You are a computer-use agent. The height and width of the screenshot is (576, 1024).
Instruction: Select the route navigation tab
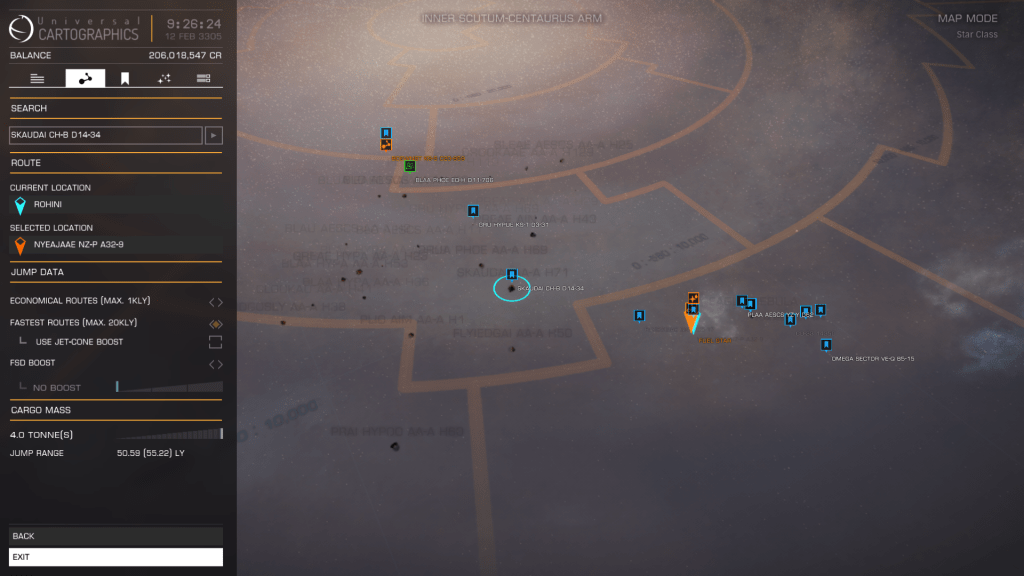pos(85,78)
